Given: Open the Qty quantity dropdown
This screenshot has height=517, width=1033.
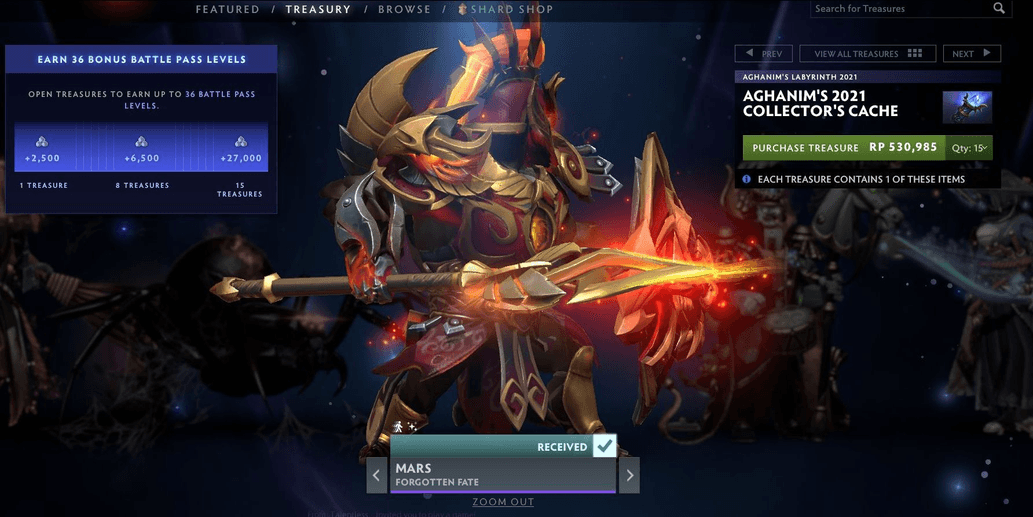Looking at the screenshot, I should point(970,148).
